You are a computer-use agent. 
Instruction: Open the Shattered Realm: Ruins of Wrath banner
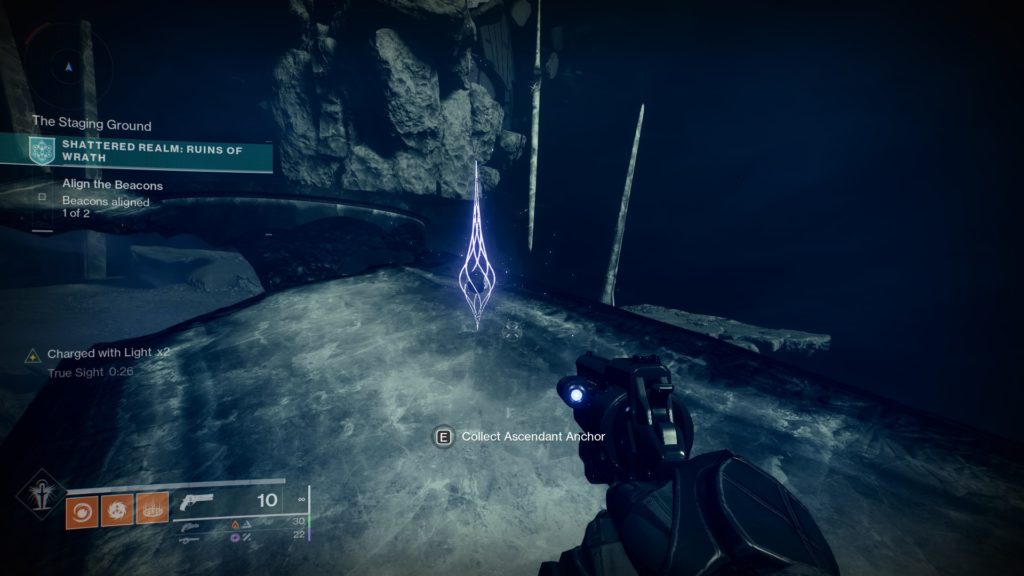[x=150, y=151]
